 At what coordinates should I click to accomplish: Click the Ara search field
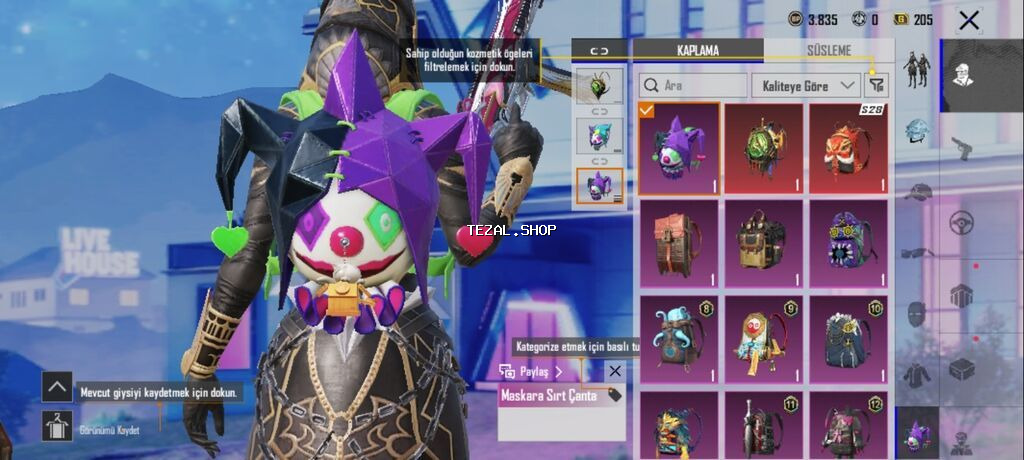click(x=694, y=86)
